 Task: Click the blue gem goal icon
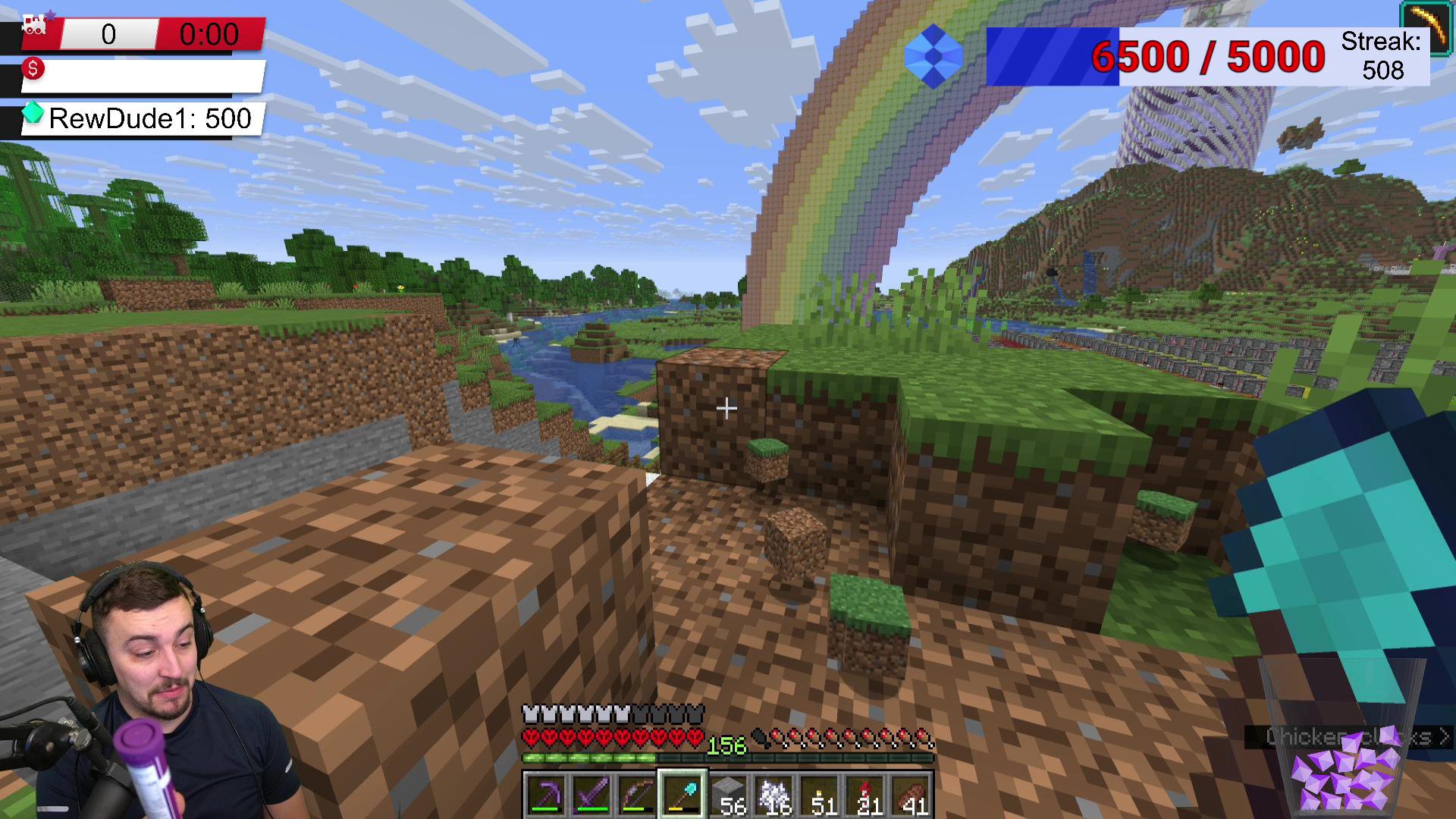pyautogui.click(x=934, y=56)
